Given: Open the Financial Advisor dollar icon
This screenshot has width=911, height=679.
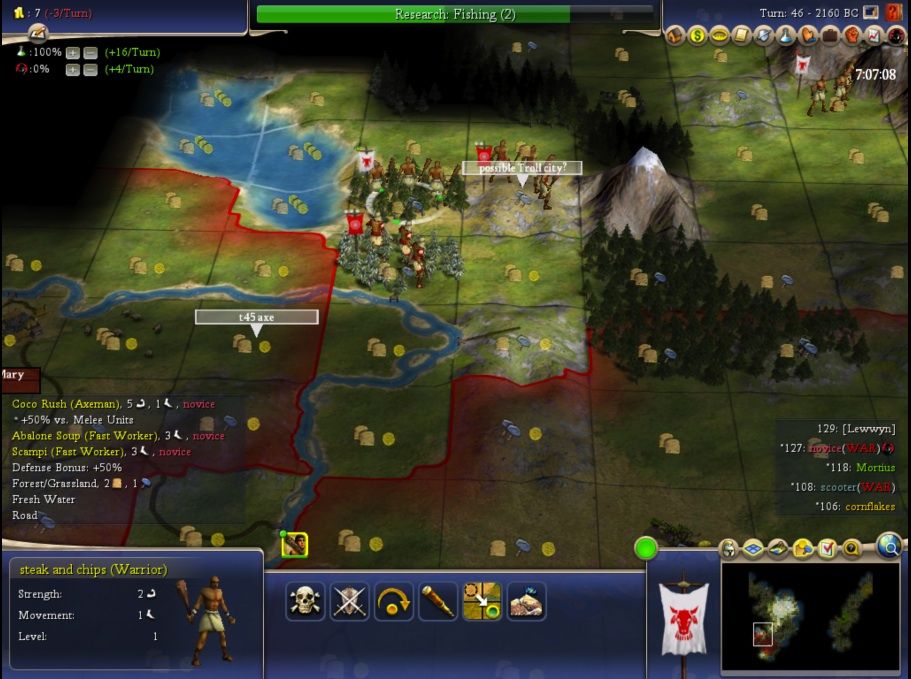Looking at the screenshot, I should click(x=698, y=37).
